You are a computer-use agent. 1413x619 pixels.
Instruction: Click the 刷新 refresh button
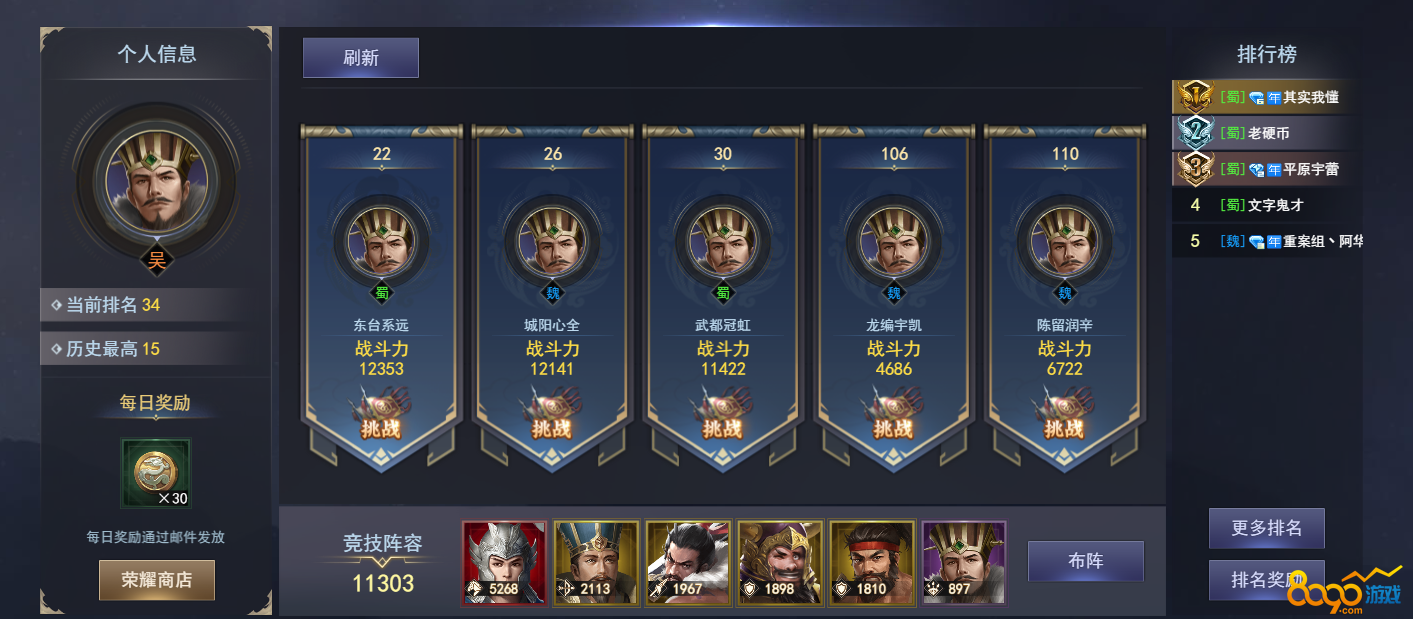[x=360, y=58]
